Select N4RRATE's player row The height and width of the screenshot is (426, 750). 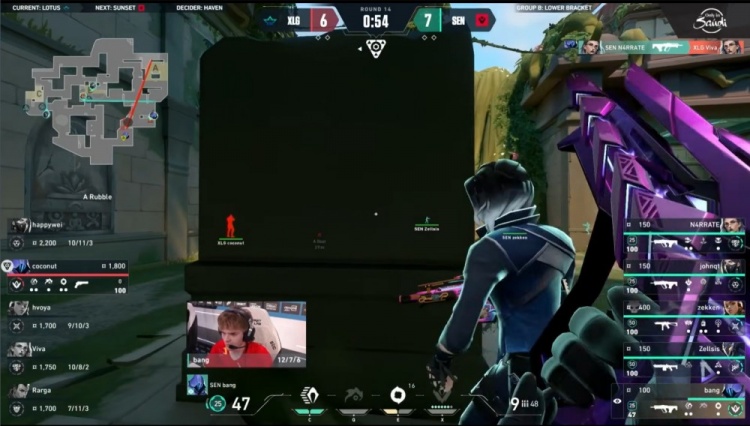tap(683, 233)
